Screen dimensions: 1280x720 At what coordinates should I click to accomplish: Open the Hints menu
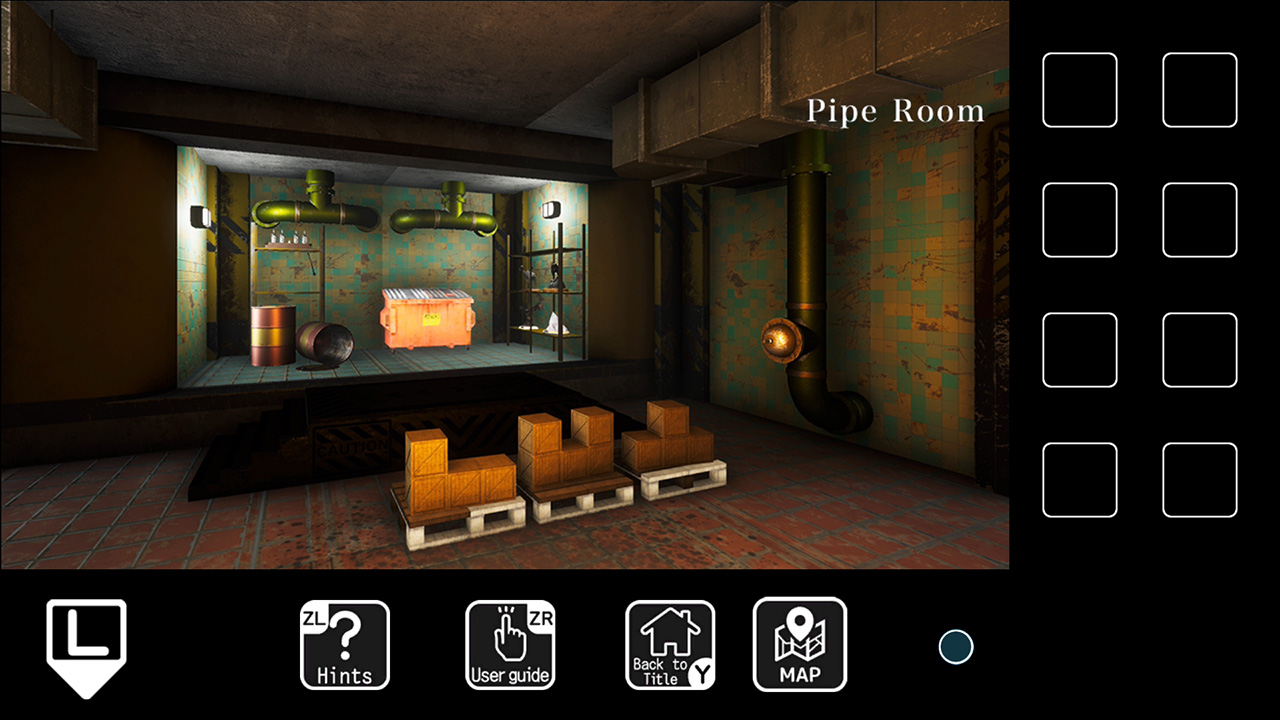tap(345, 645)
